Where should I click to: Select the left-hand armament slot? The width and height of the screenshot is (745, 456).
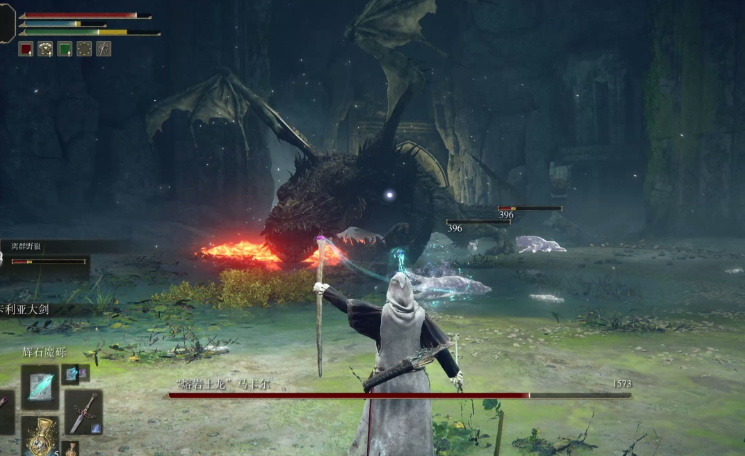(x=5, y=412)
